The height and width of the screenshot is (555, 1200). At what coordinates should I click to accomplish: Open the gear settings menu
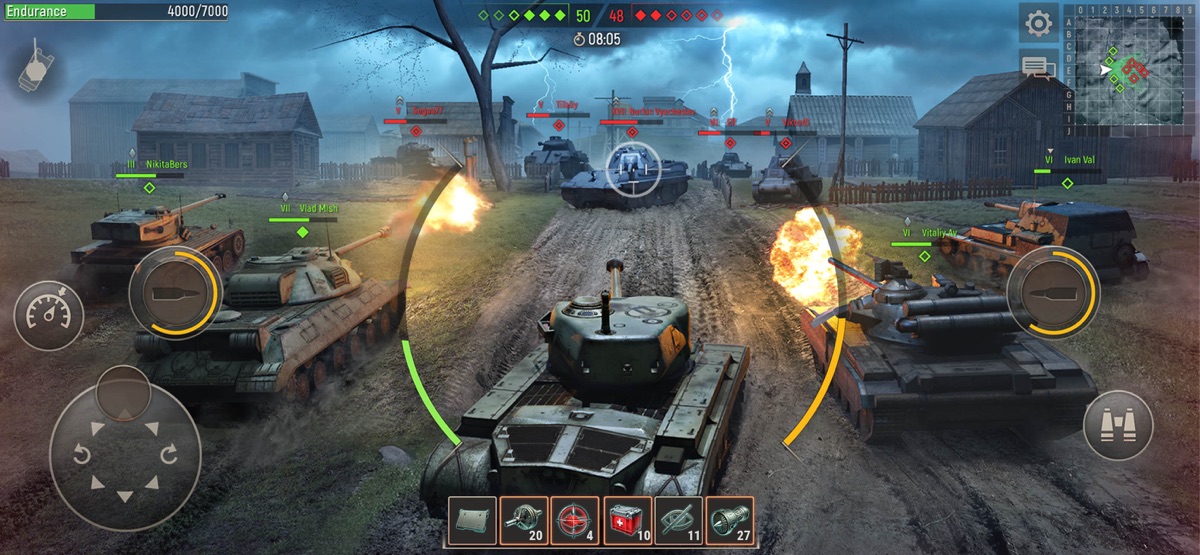tap(1039, 23)
